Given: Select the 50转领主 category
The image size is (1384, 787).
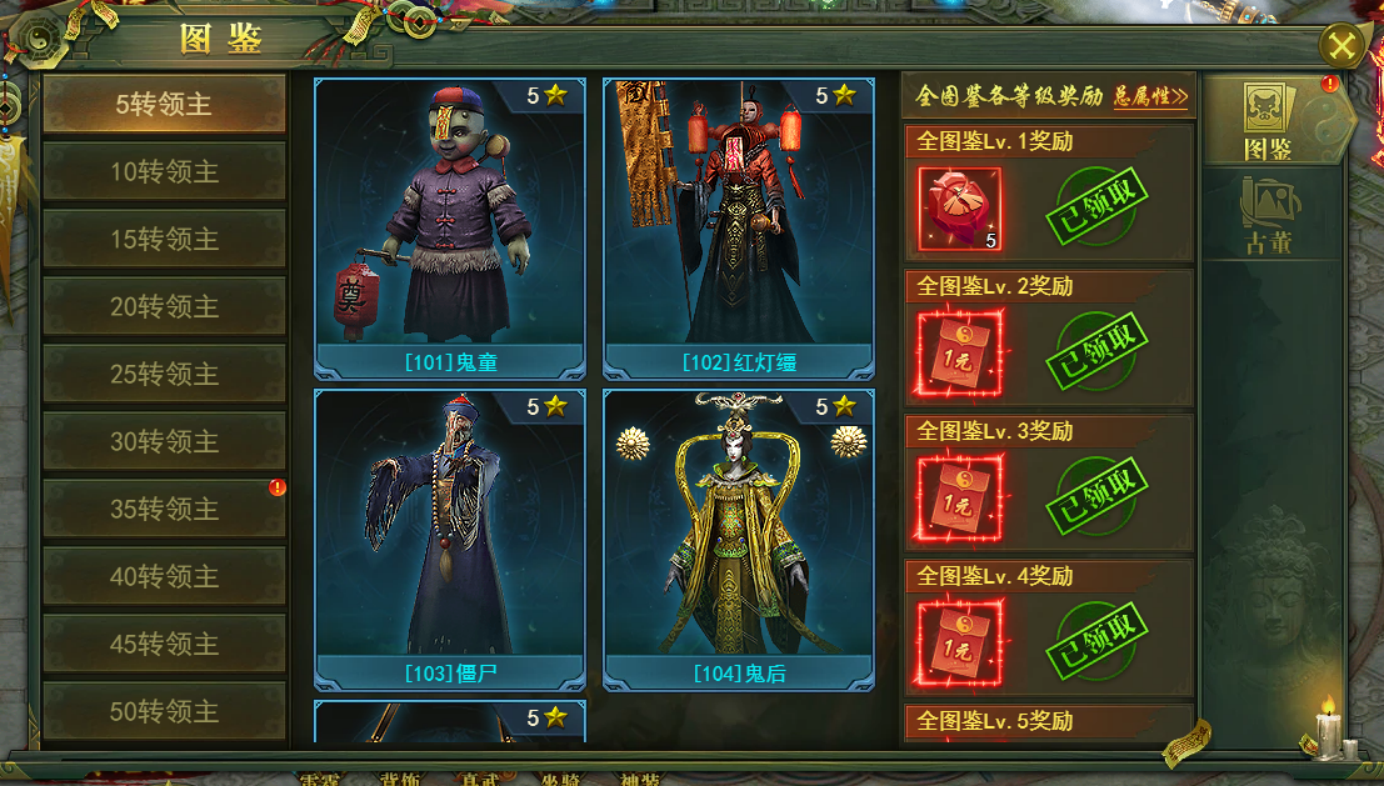Looking at the screenshot, I should [x=164, y=711].
